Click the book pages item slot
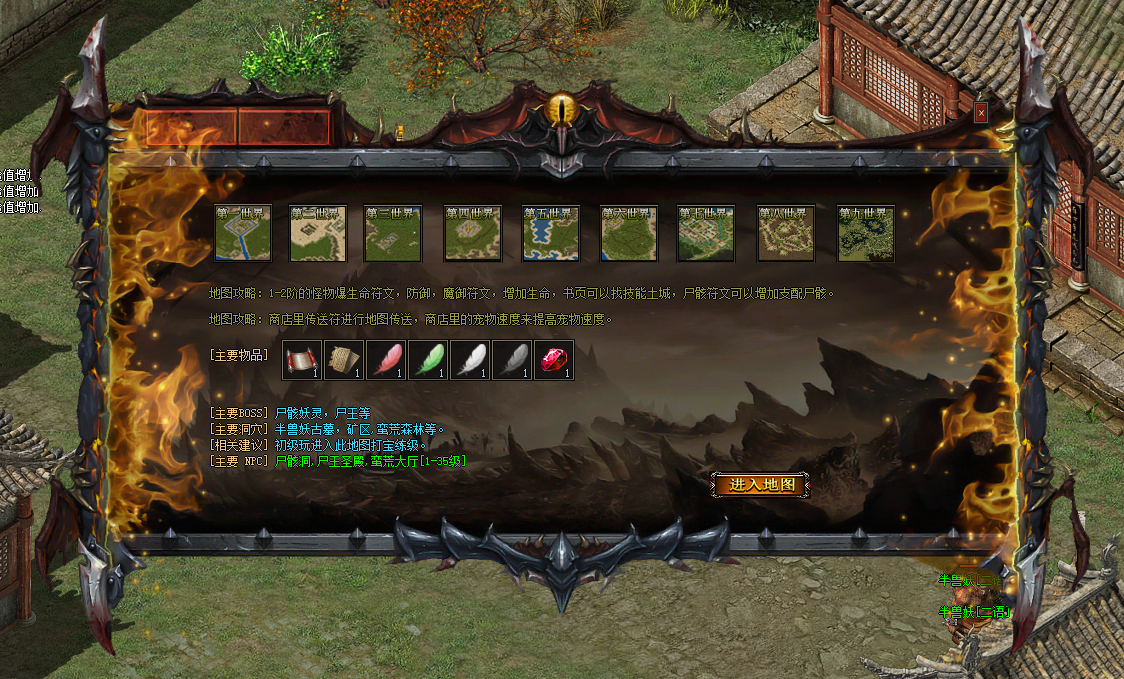The height and width of the screenshot is (679, 1124). tap(345, 360)
